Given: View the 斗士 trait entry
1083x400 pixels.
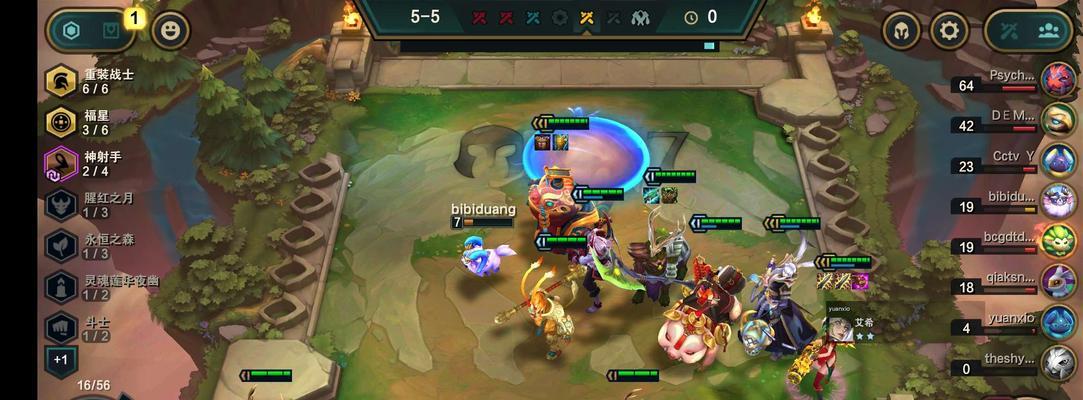Looking at the screenshot, I should 62,328.
